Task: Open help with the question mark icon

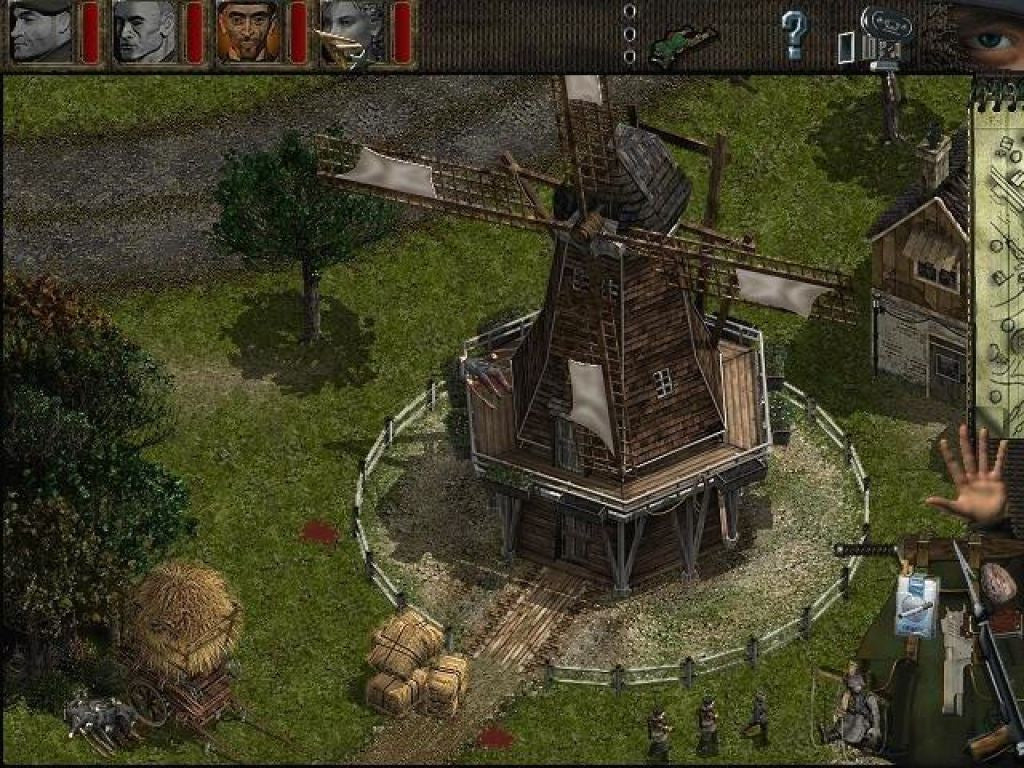Action: (794, 34)
